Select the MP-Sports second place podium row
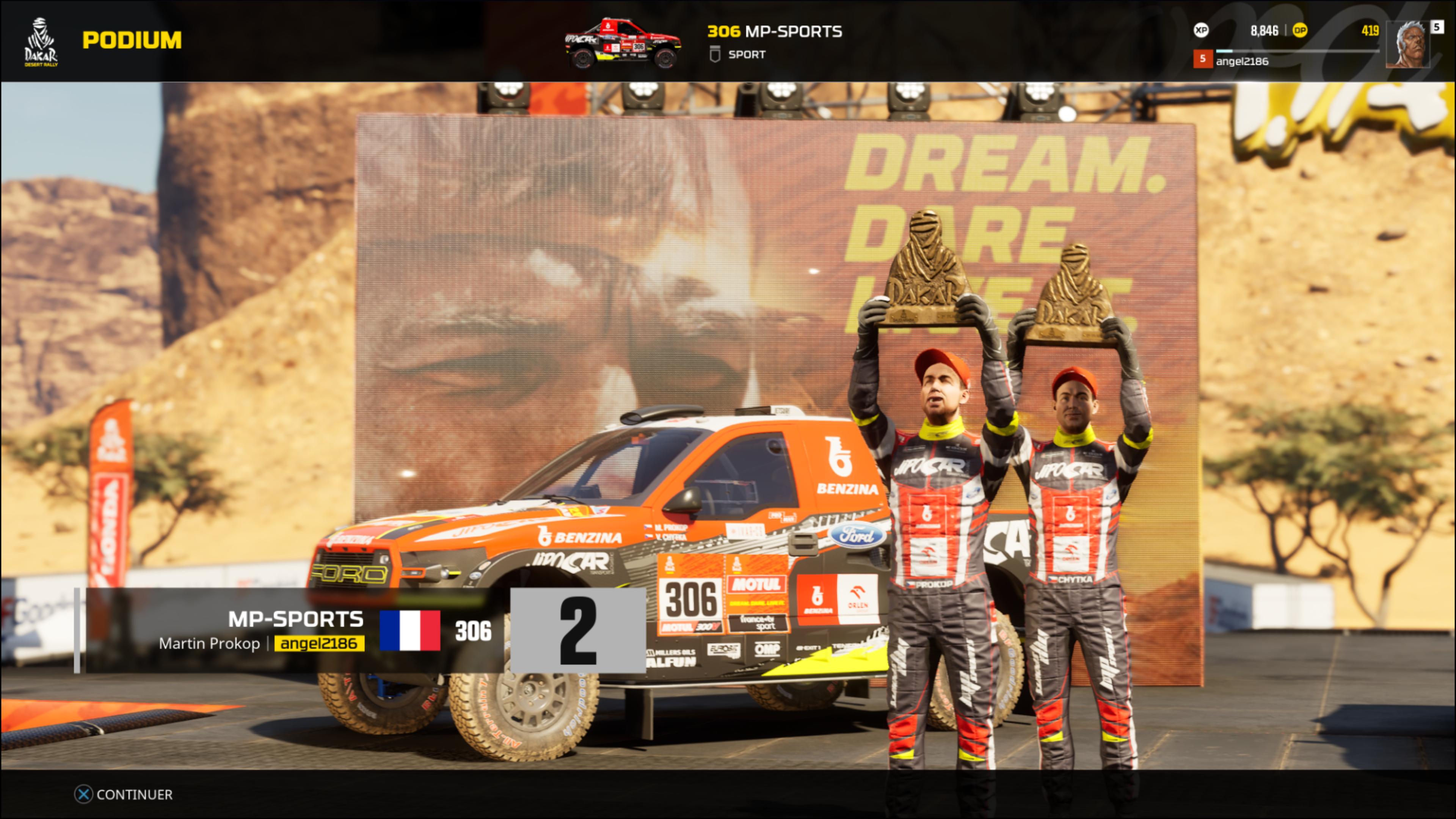 click(x=362, y=630)
